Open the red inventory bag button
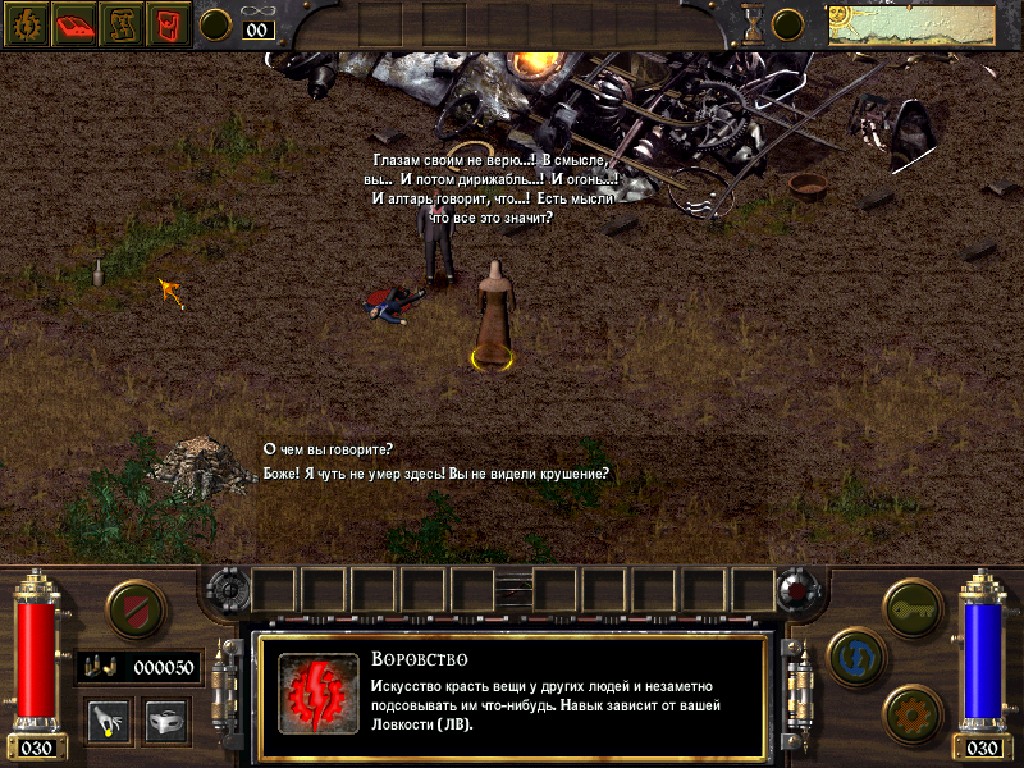The height and width of the screenshot is (768, 1024). coord(169,24)
